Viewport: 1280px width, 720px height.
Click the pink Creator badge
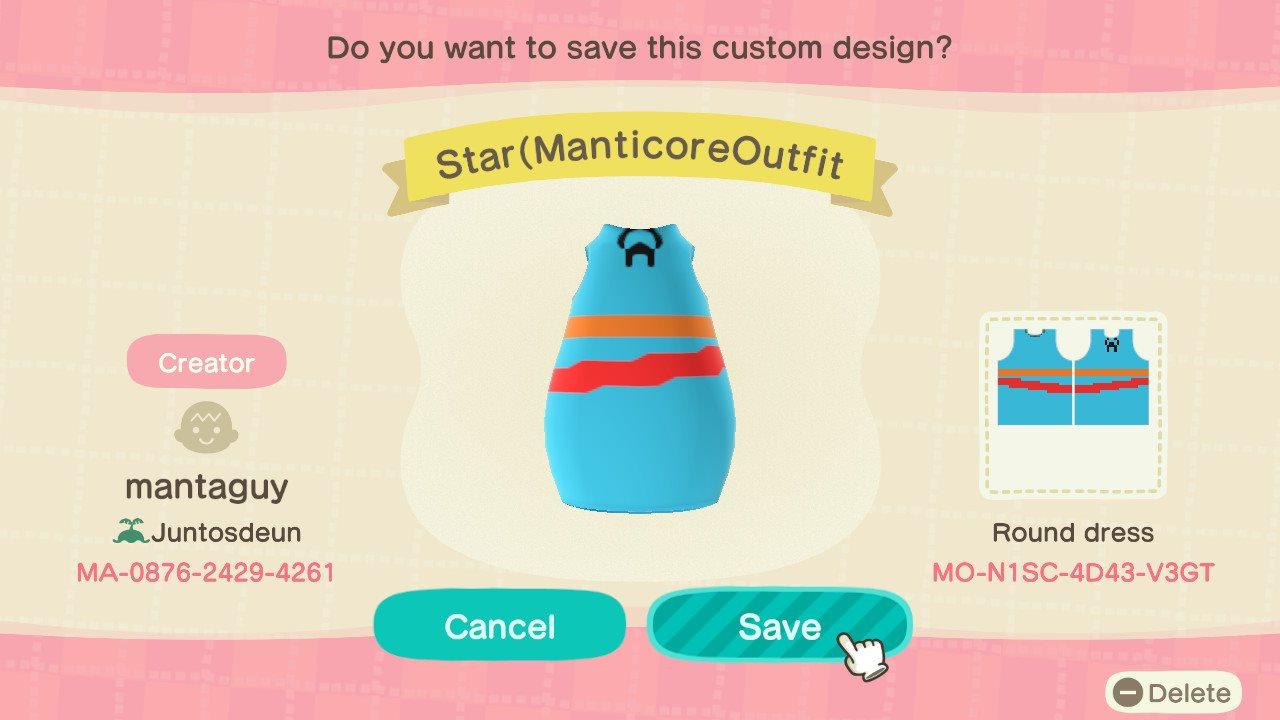[x=205, y=361]
